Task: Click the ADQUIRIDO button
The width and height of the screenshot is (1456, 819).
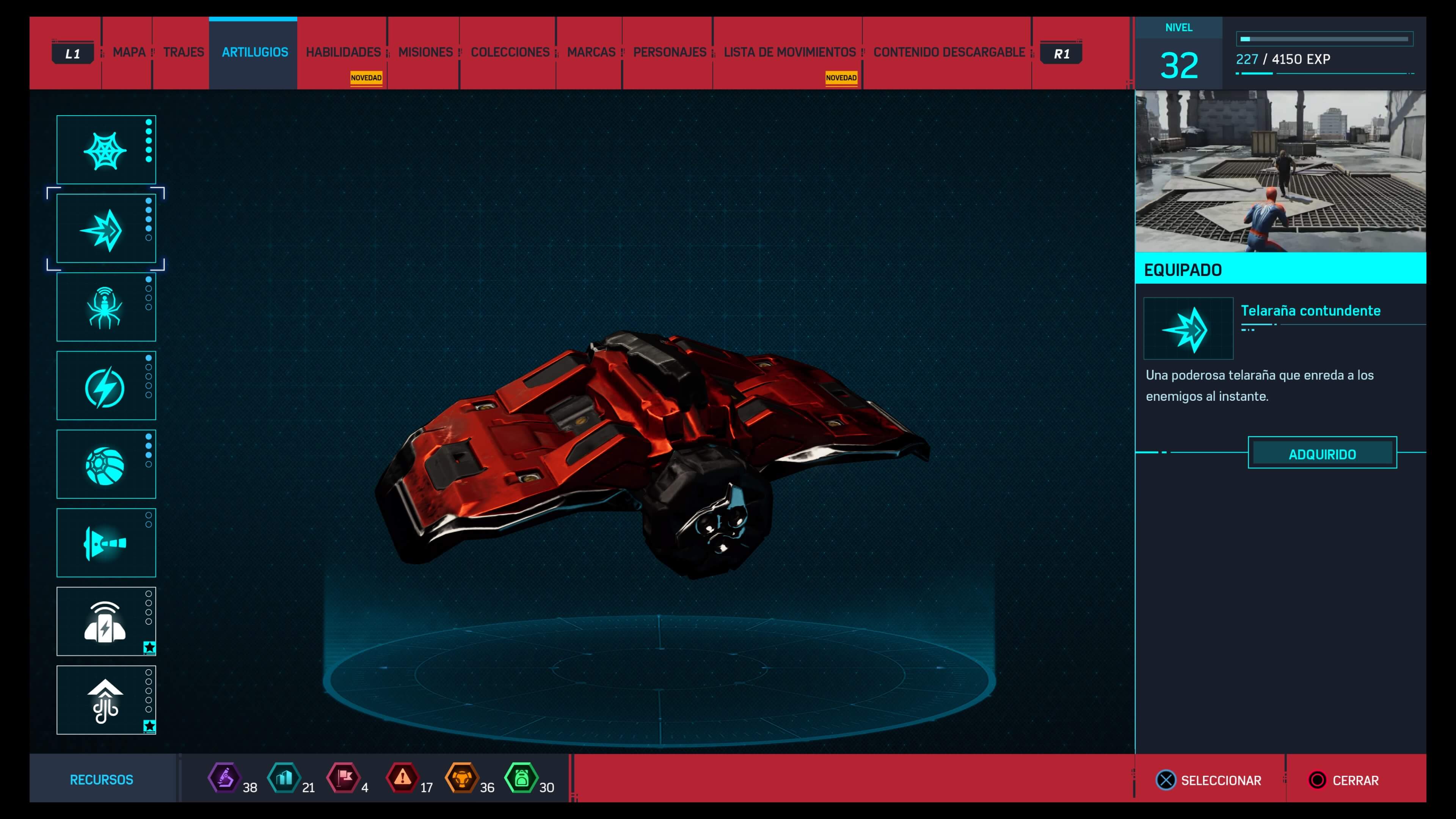Action: tap(1321, 453)
